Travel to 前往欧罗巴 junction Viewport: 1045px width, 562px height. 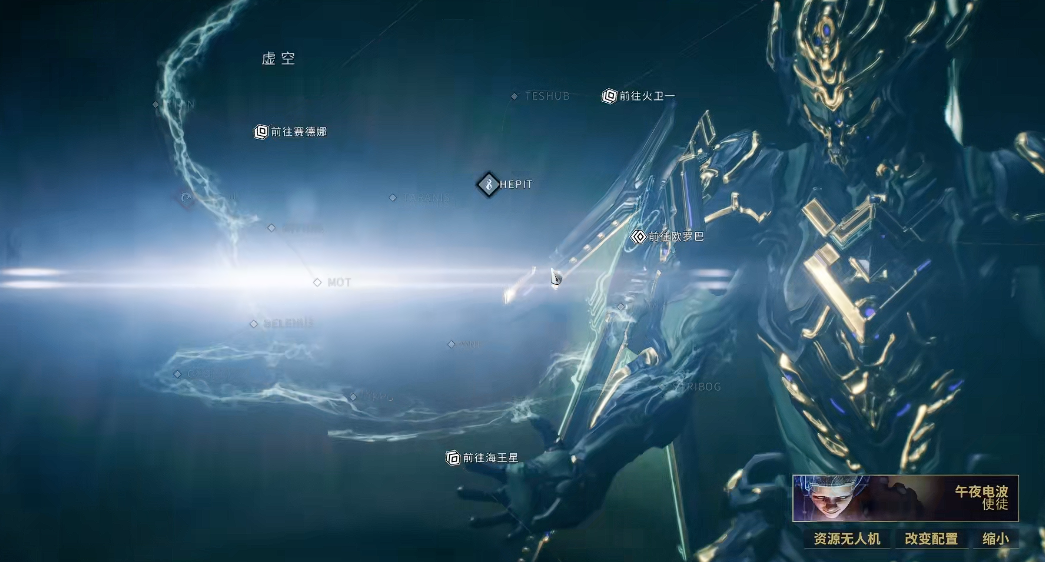point(639,237)
